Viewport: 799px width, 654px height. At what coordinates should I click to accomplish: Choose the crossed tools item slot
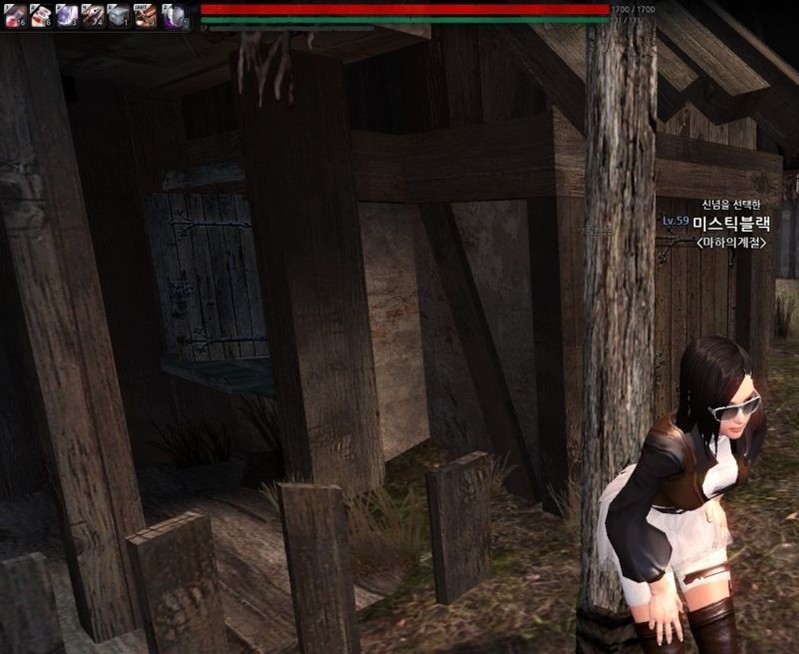tap(93, 15)
